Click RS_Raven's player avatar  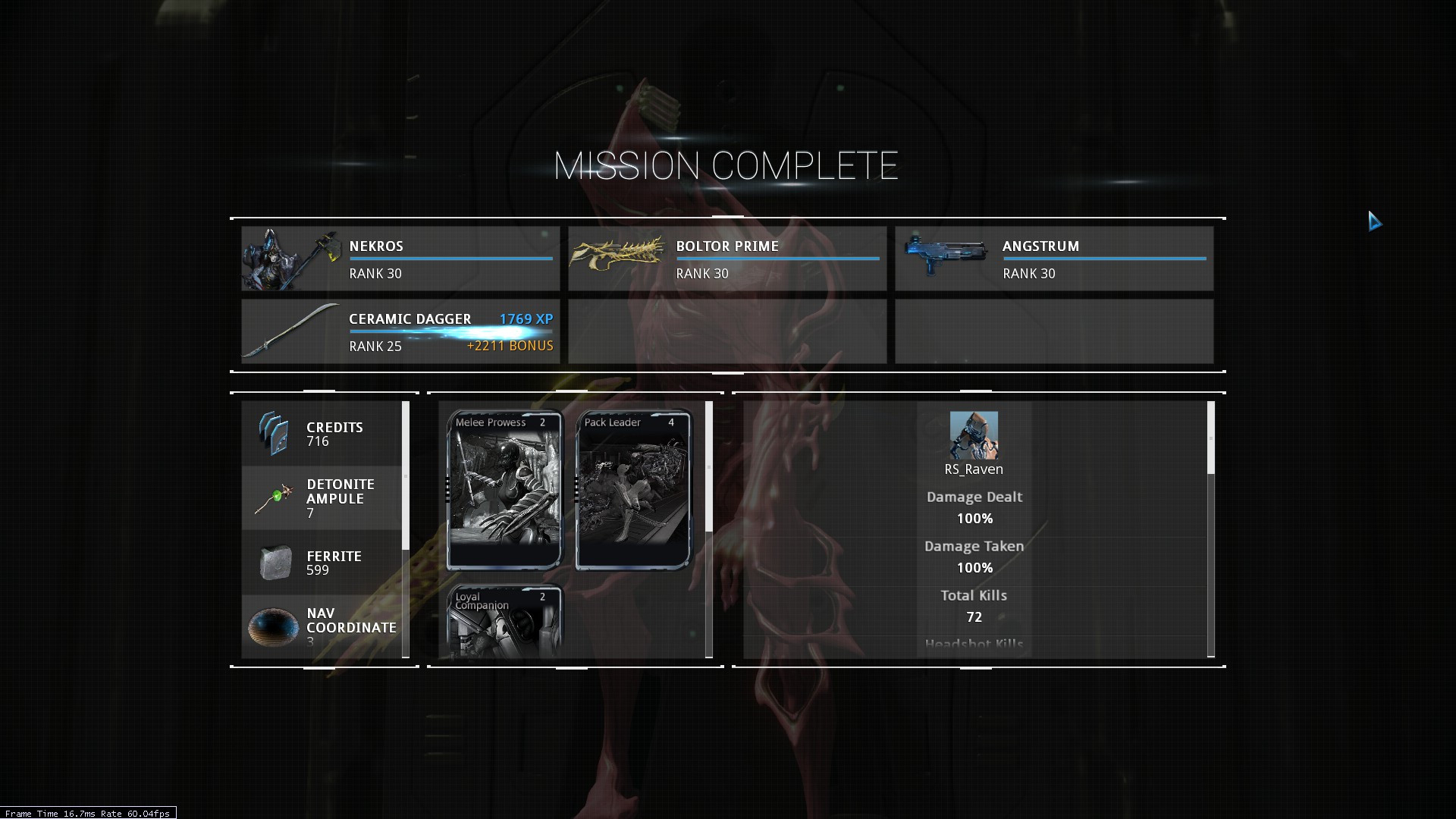point(974,435)
